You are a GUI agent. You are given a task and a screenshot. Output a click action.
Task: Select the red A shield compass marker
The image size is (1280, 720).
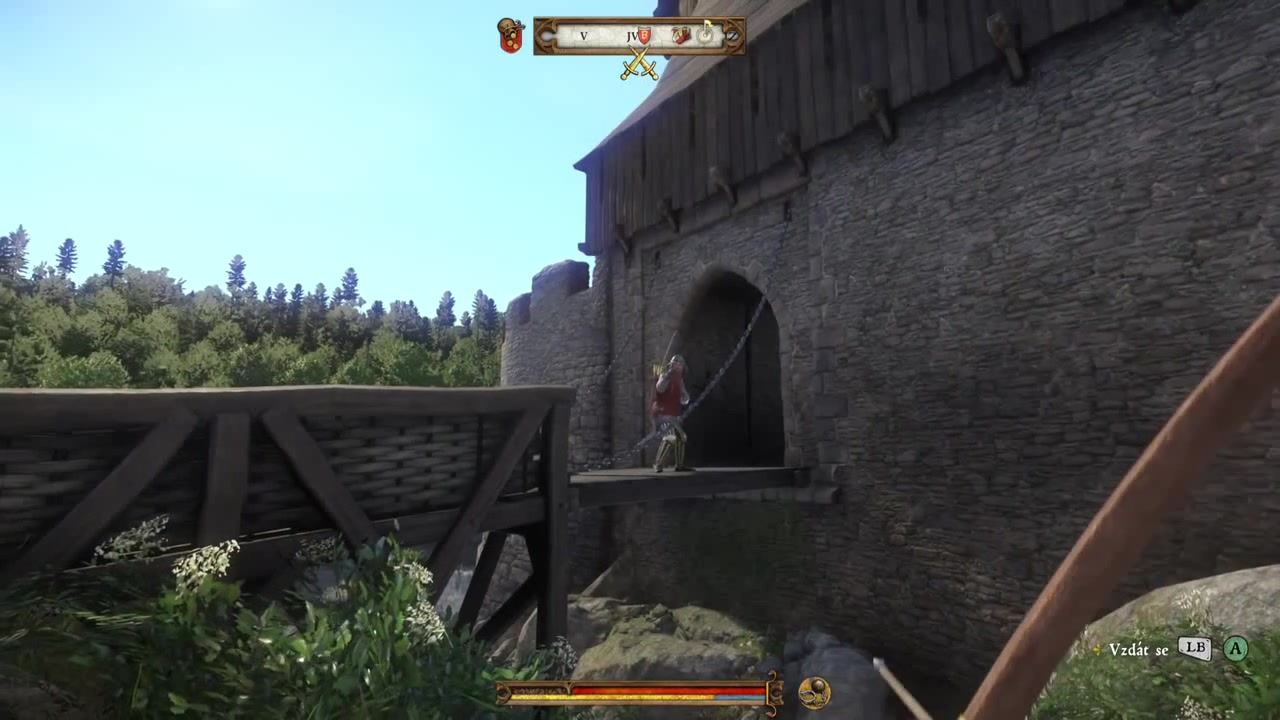pos(682,35)
